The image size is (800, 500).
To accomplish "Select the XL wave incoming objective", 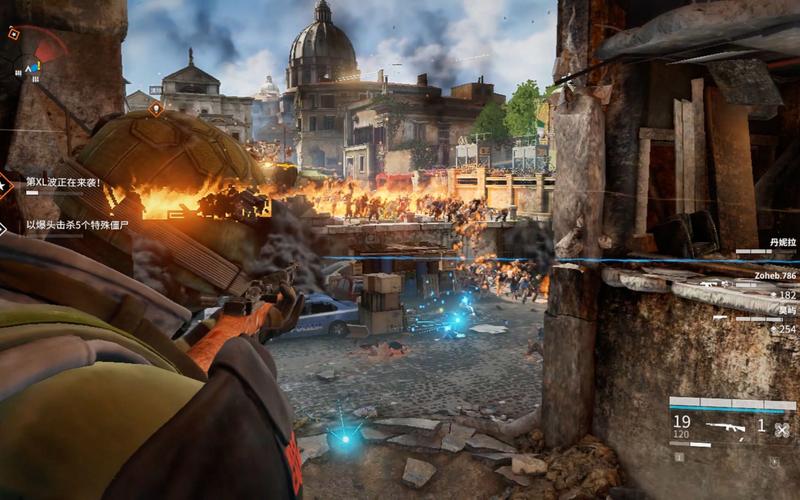I will pos(63,183).
